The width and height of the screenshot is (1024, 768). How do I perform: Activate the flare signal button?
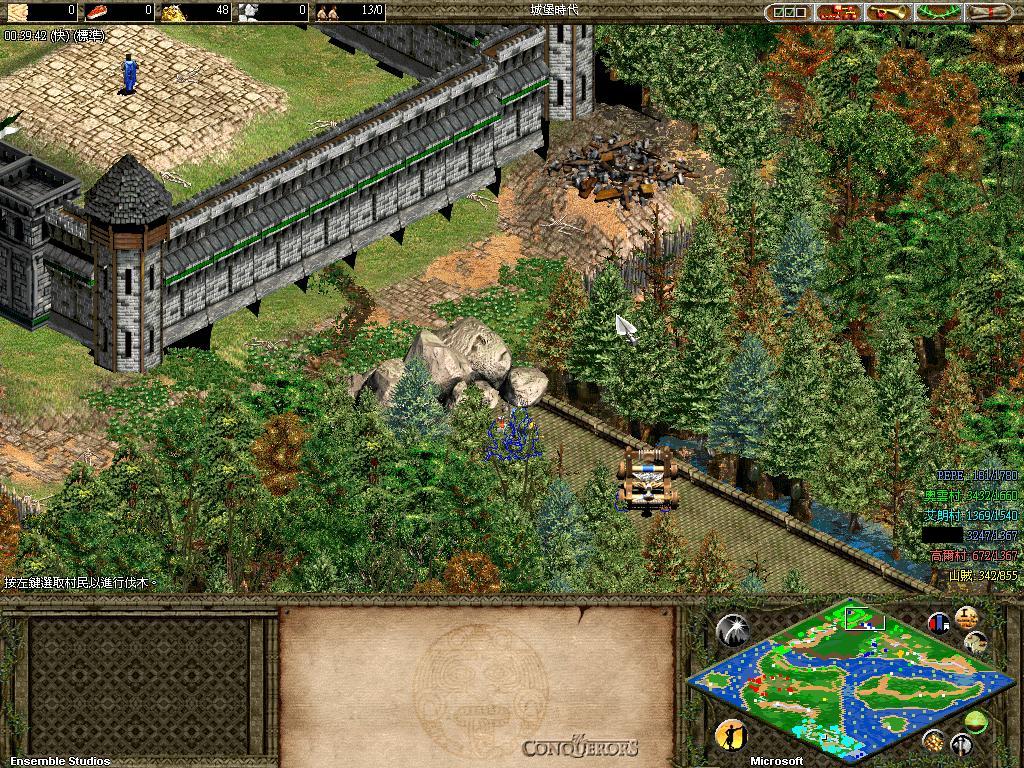click(x=733, y=629)
